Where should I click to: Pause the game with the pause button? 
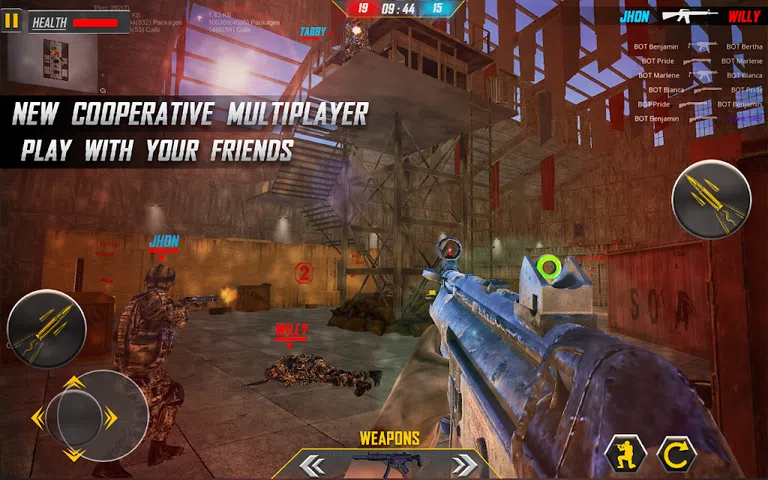coord(11,20)
